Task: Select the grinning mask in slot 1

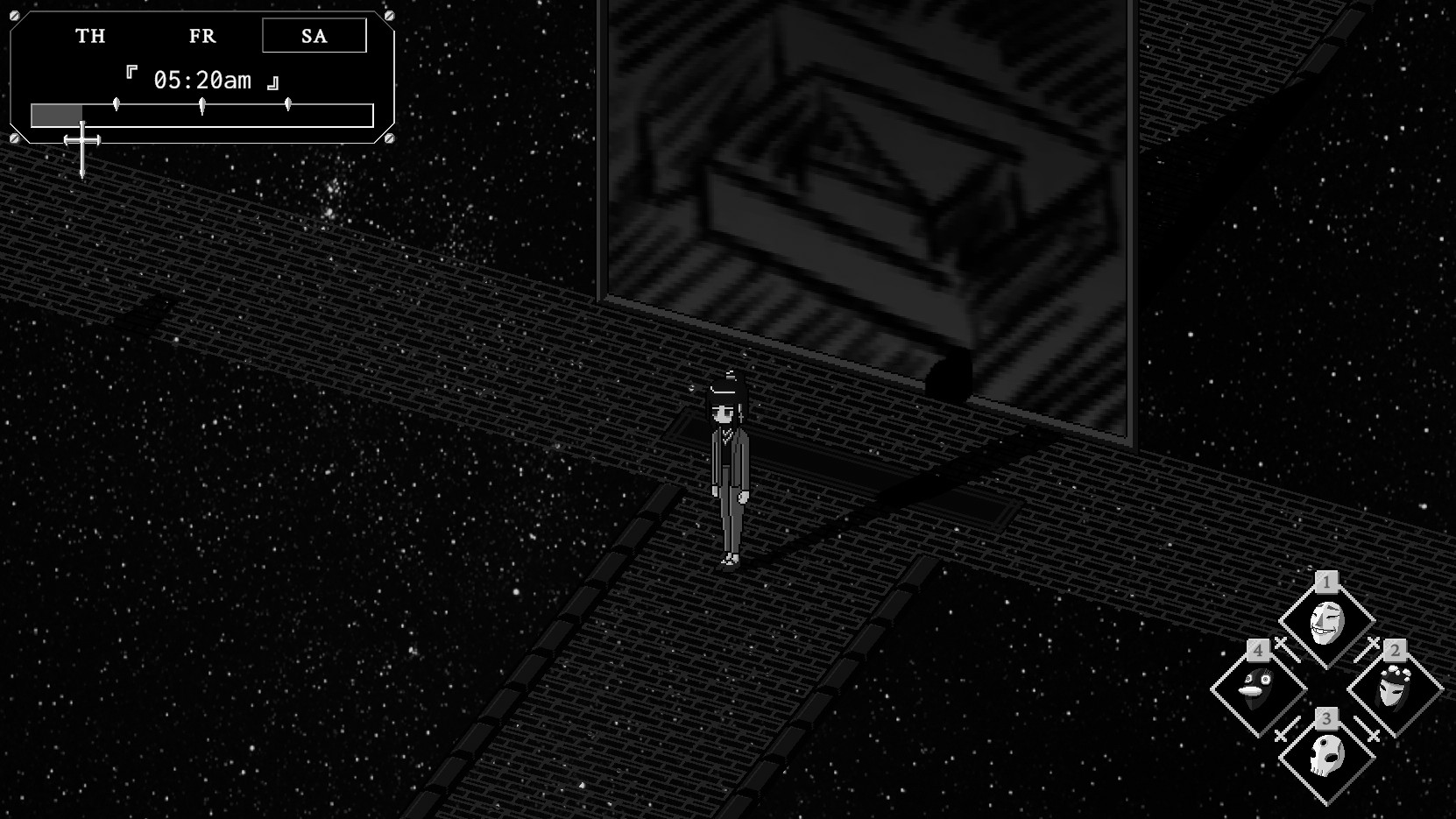Action: click(1327, 622)
